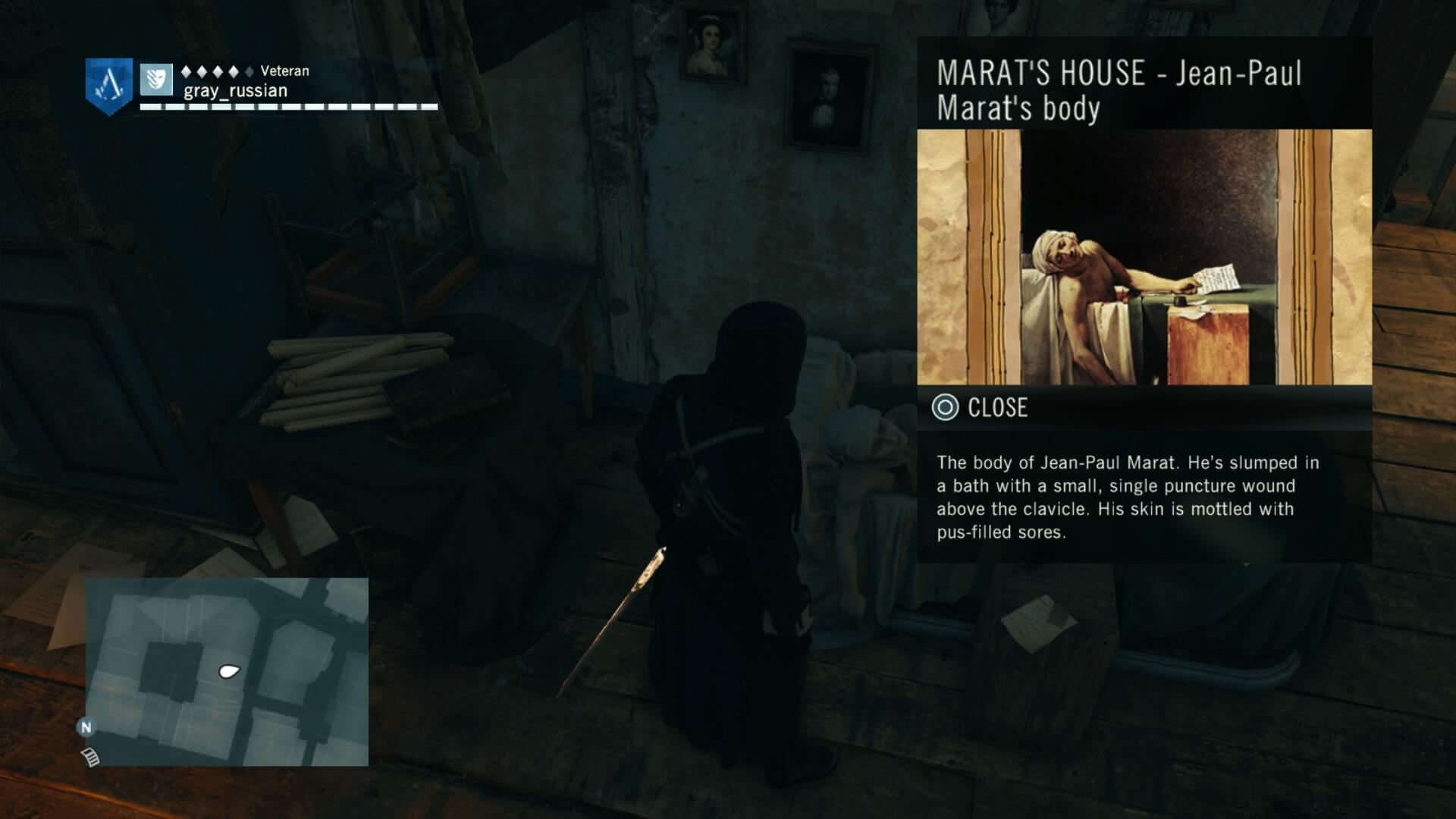Viewport: 1456px width, 819px height.
Task: Select the Veteran rank label
Action: pos(284,71)
